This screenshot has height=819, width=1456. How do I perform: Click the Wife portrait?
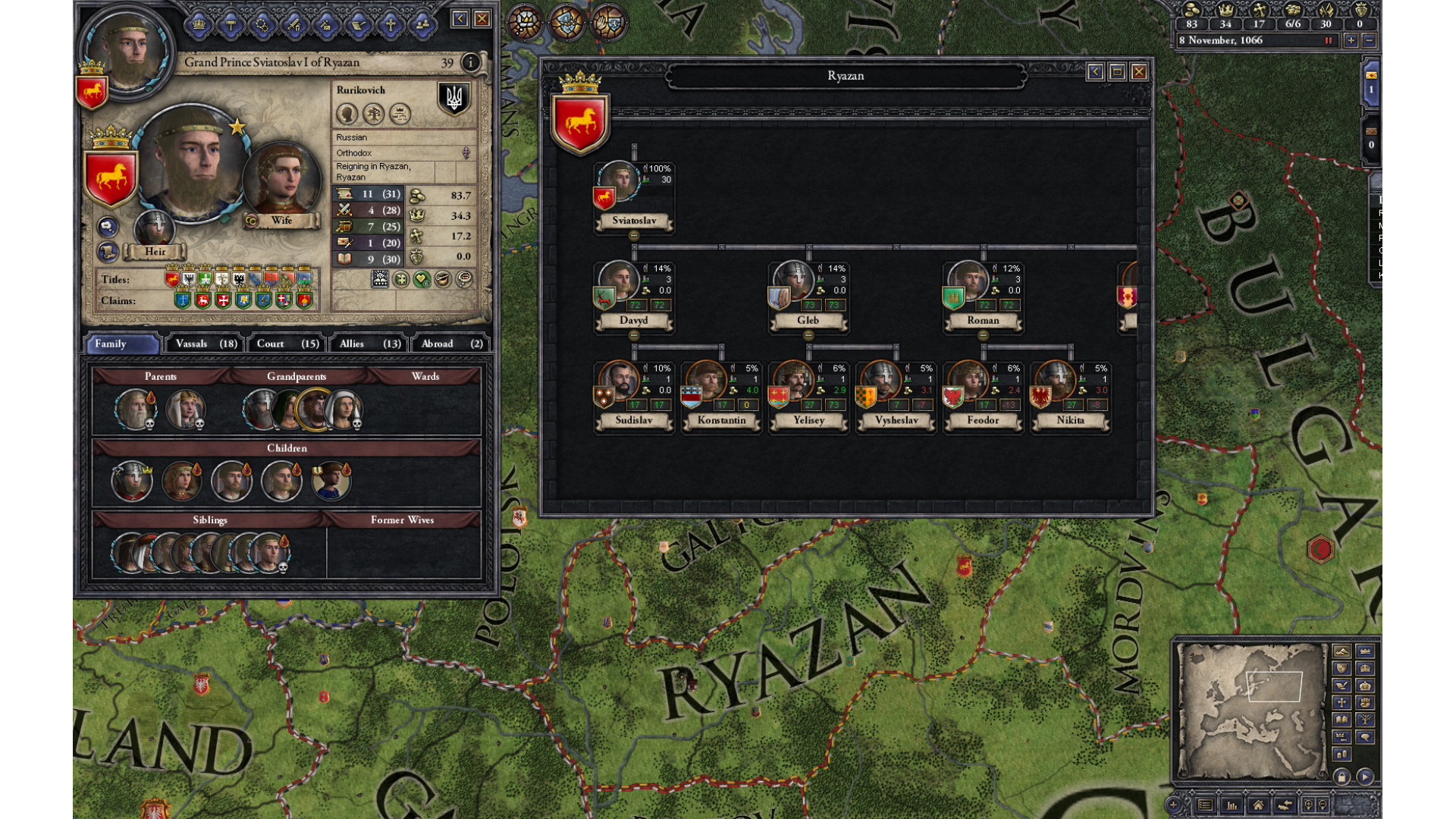[x=281, y=180]
